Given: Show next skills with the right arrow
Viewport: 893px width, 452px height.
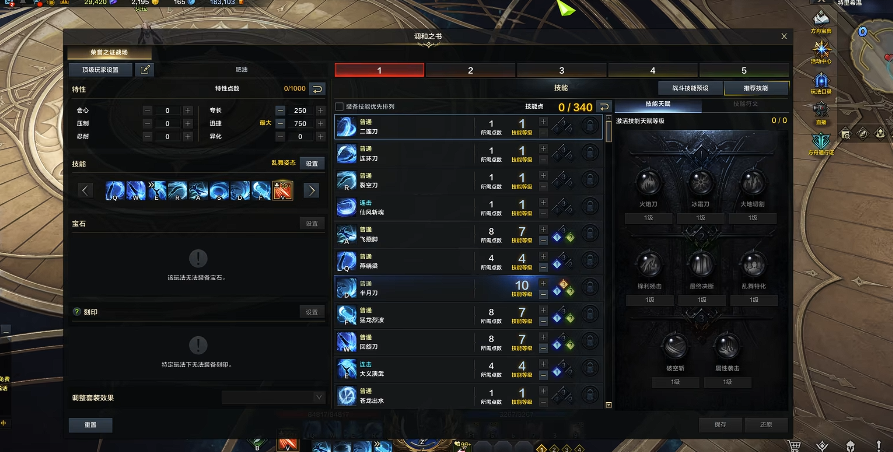Looking at the screenshot, I should [x=311, y=190].
